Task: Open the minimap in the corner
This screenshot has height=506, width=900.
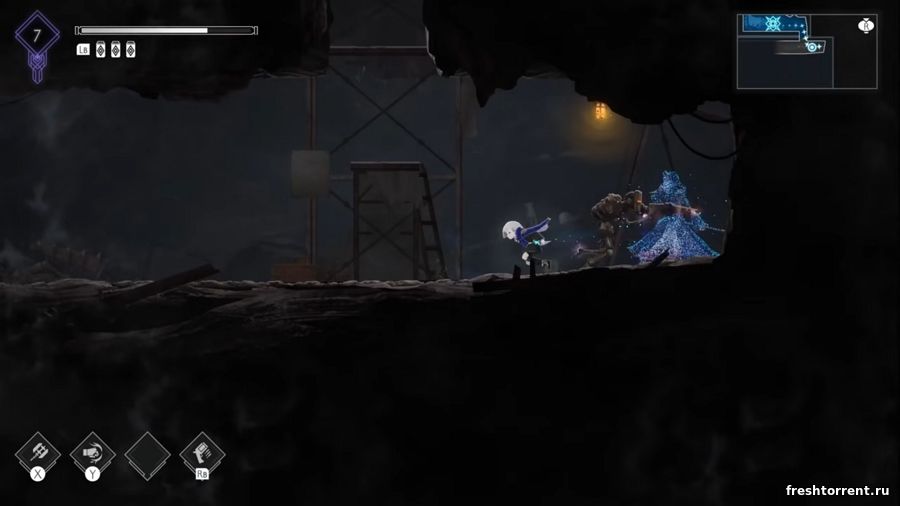Action: click(807, 51)
